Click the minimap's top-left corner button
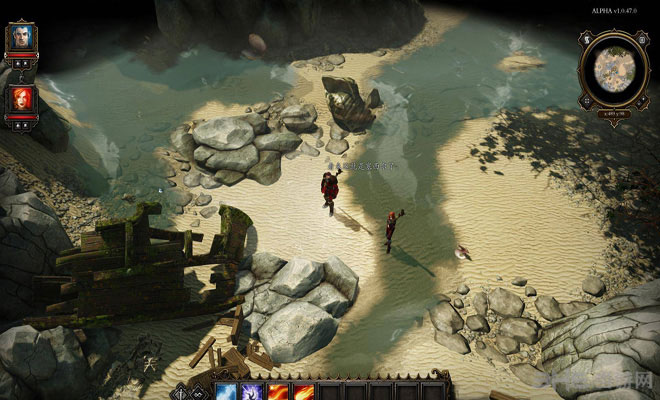The width and height of the screenshot is (660, 400). pos(588,39)
